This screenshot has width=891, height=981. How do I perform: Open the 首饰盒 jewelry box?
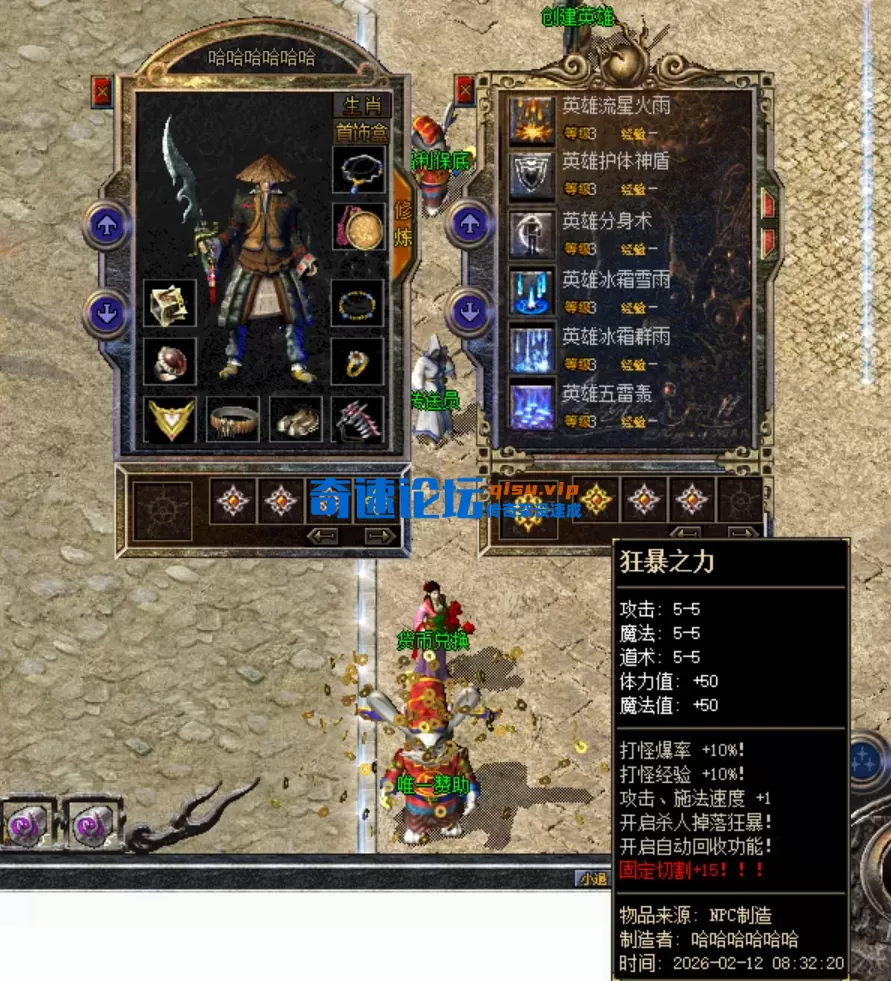click(361, 132)
